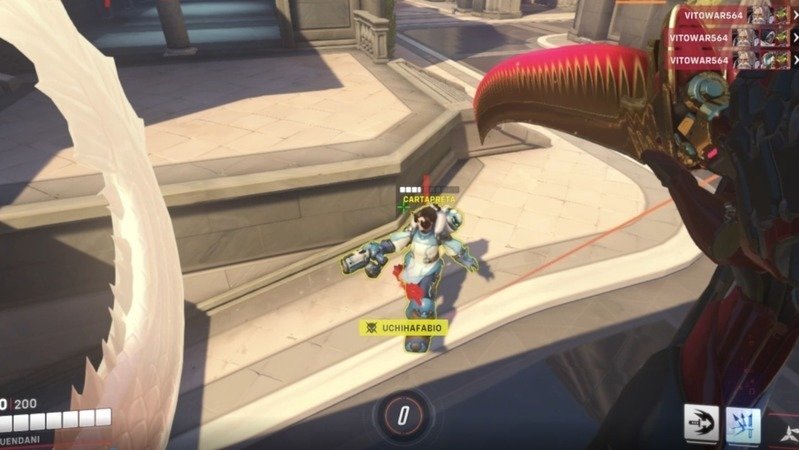Activate the Swift Strike dash ability
799x450 pixels.
pos(702,424)
